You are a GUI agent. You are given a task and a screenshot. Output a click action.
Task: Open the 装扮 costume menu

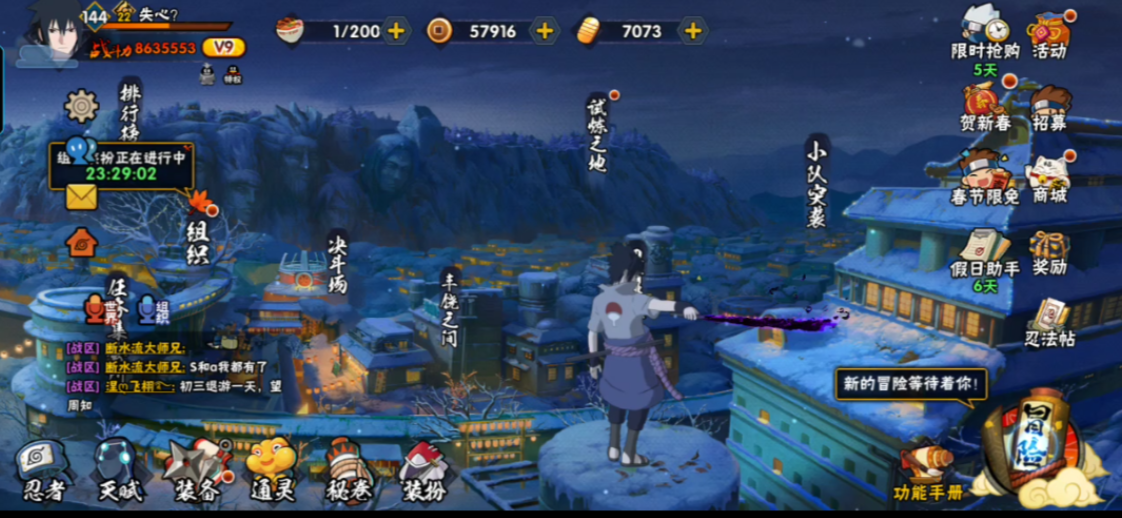[x=424, y=470]
